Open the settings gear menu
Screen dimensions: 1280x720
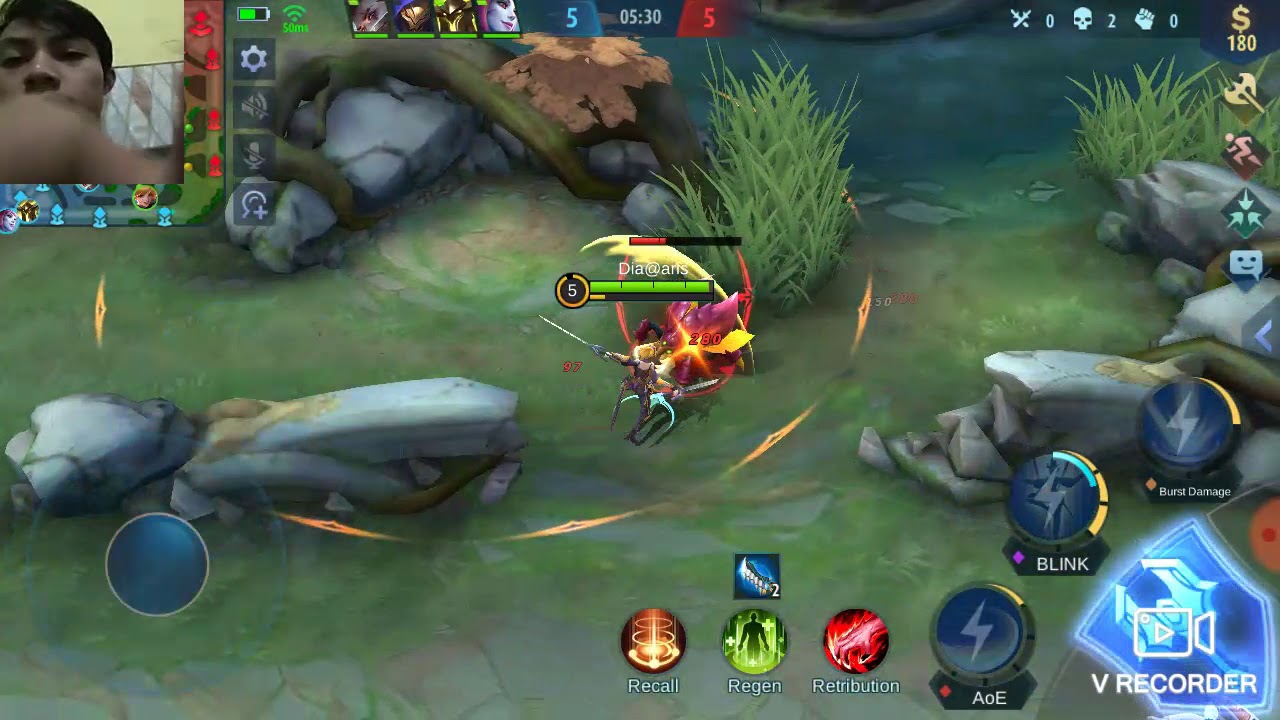tap(254, 59)
